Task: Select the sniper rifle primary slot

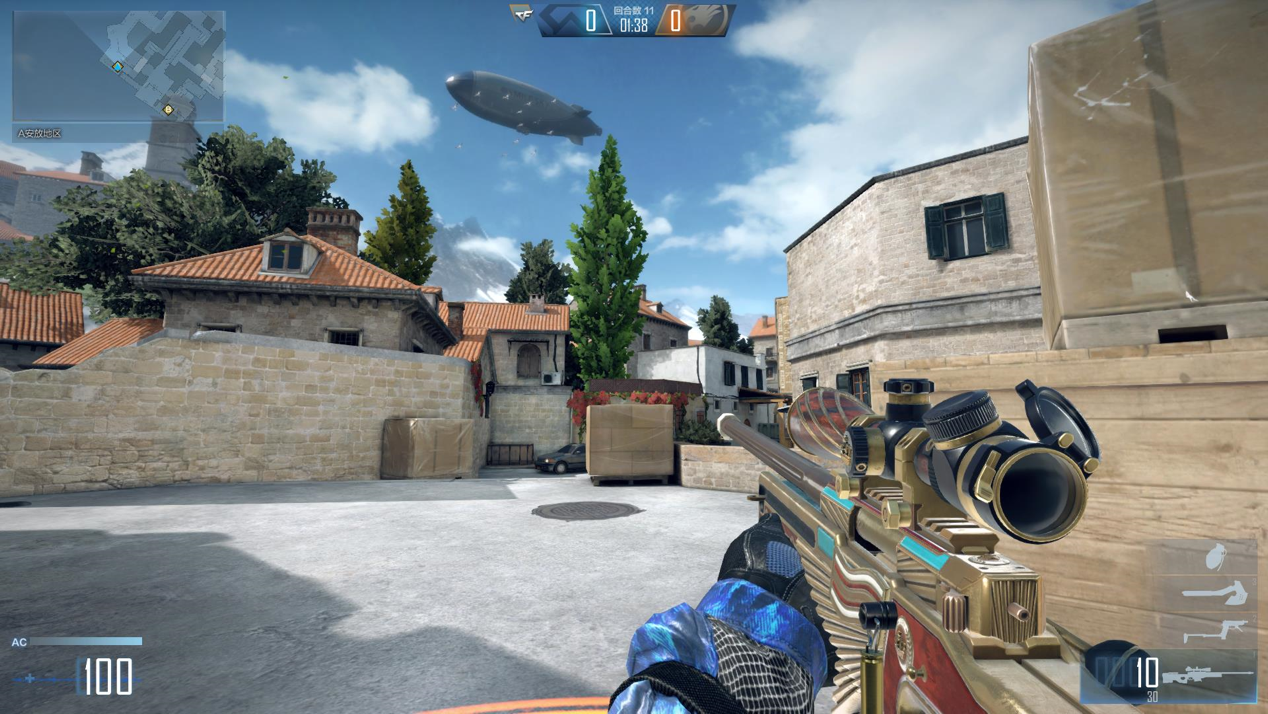Action: coord(1216,676)
